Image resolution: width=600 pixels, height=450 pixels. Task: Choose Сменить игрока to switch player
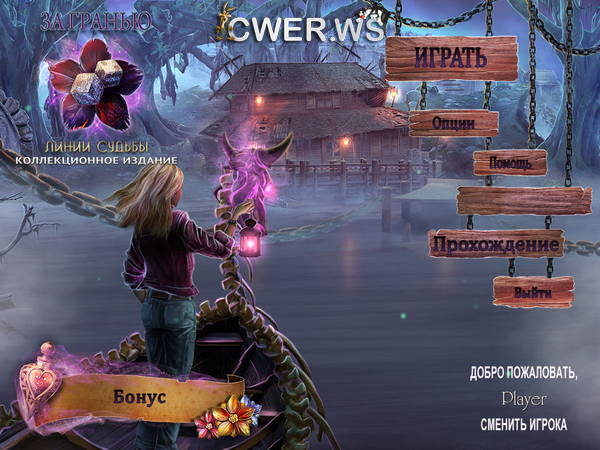point(523,425)
